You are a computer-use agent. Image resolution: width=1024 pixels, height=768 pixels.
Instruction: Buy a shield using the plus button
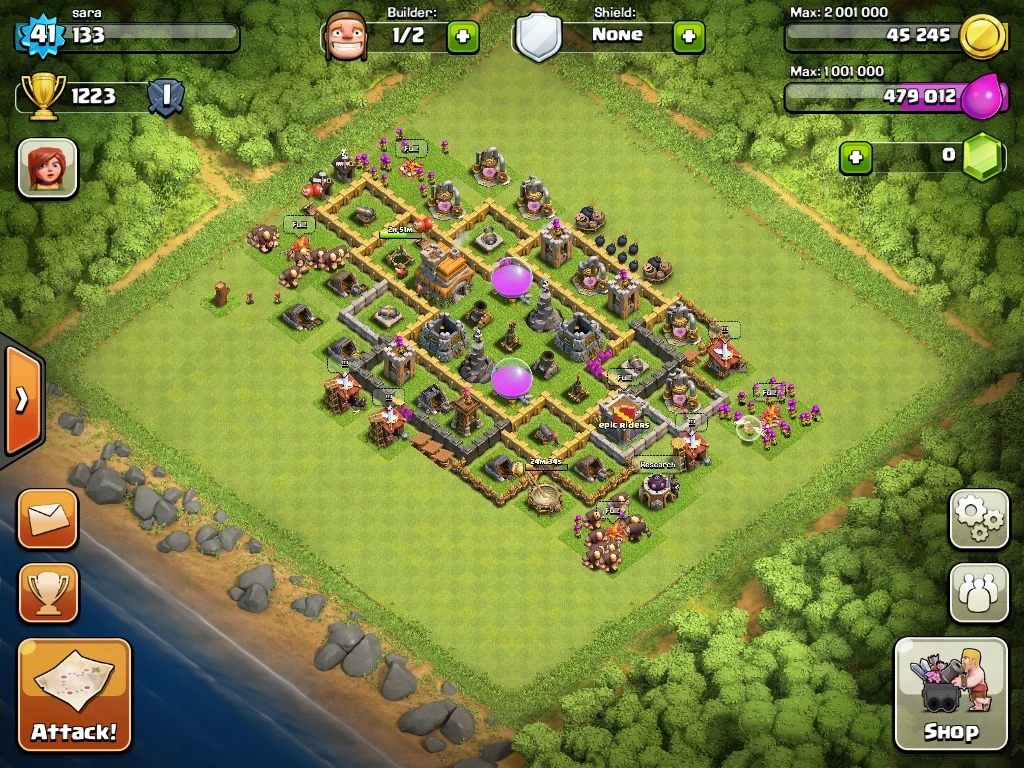tap(688, 37)
